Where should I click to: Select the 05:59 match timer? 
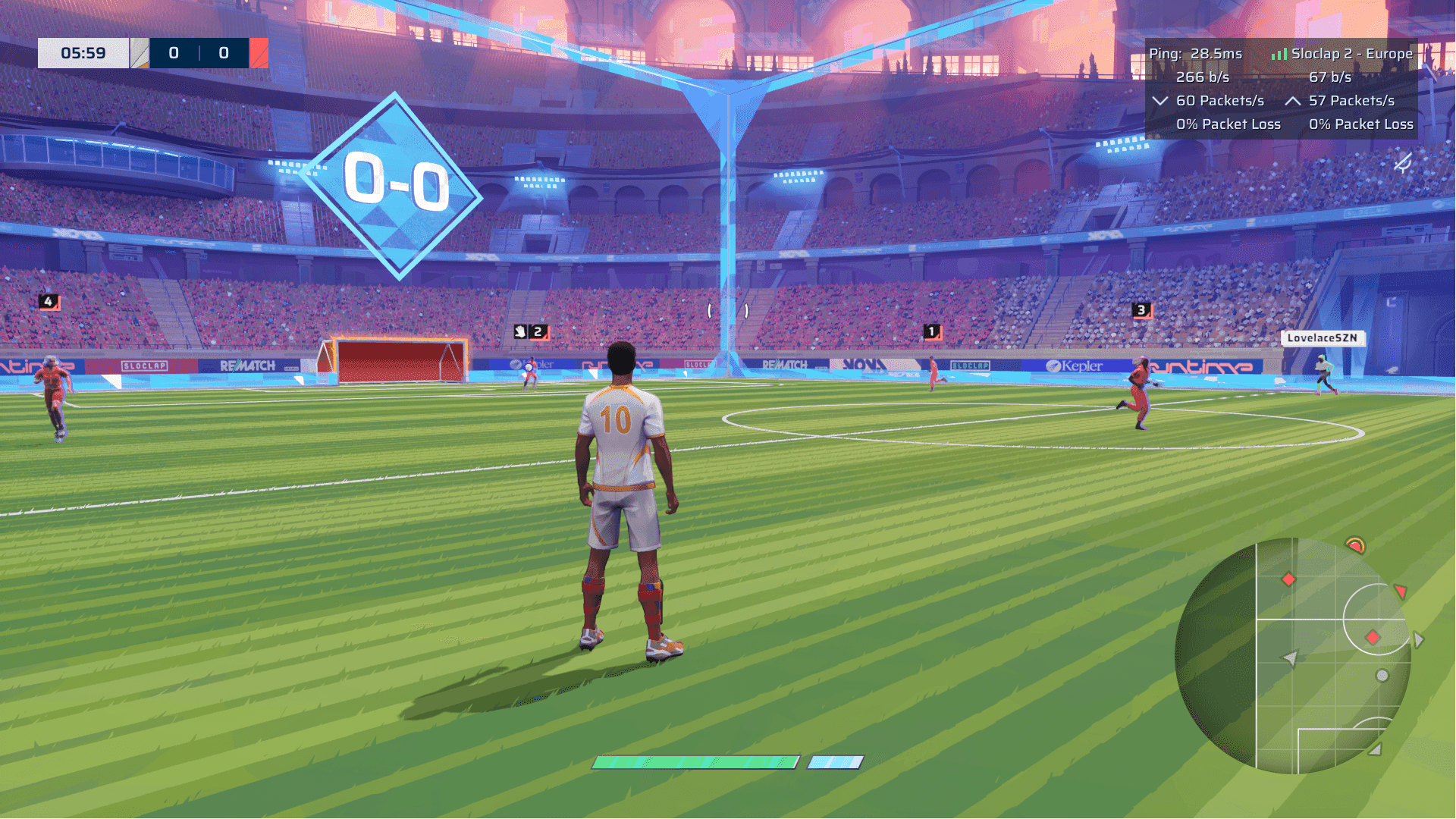(83, 52)
